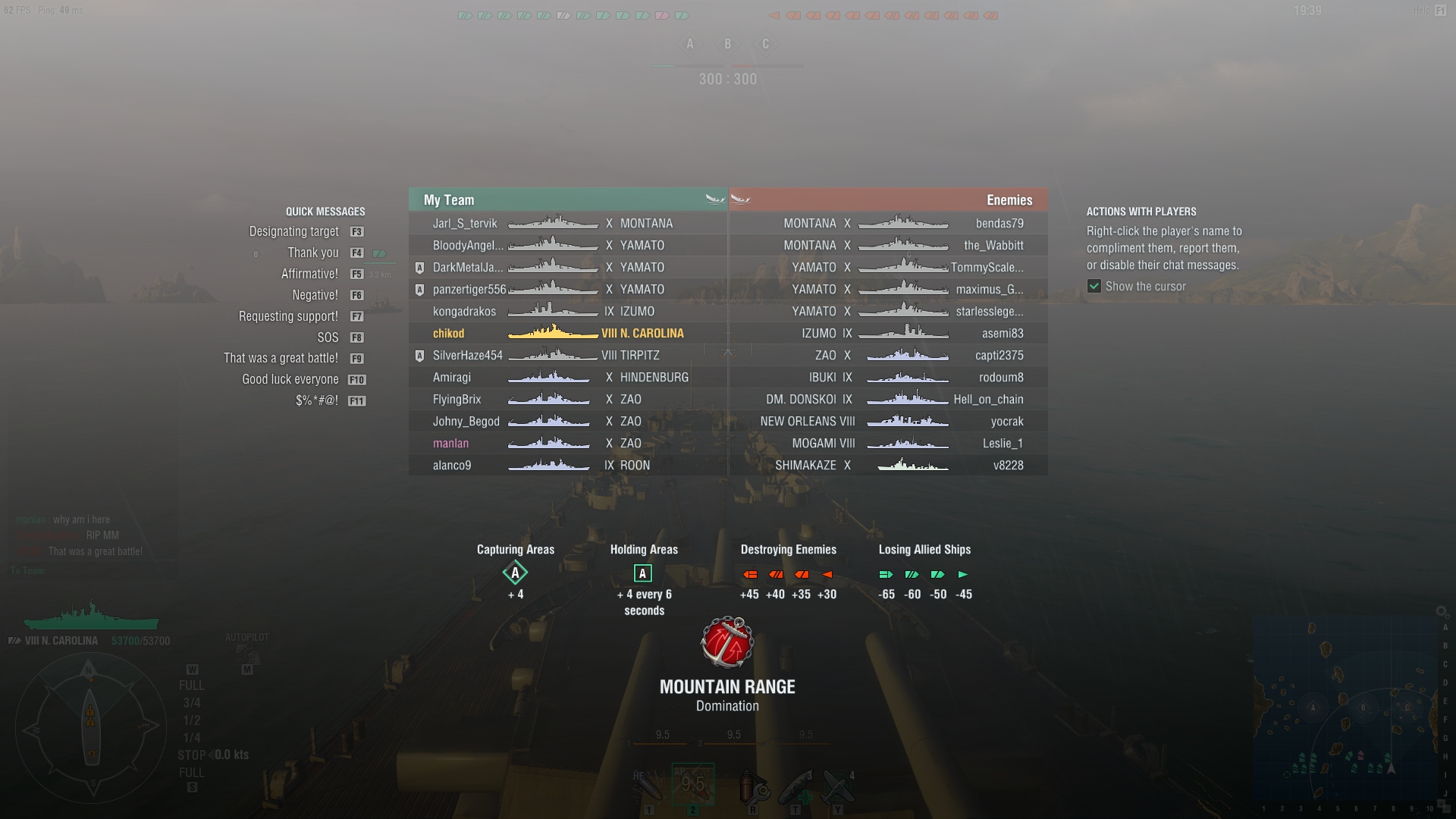The height and width of the screenshot is (819, 1456).
Task: Select enemy rodoum8 in the Ibuki
Action: pyautogui.click(x=1001, y=378)
